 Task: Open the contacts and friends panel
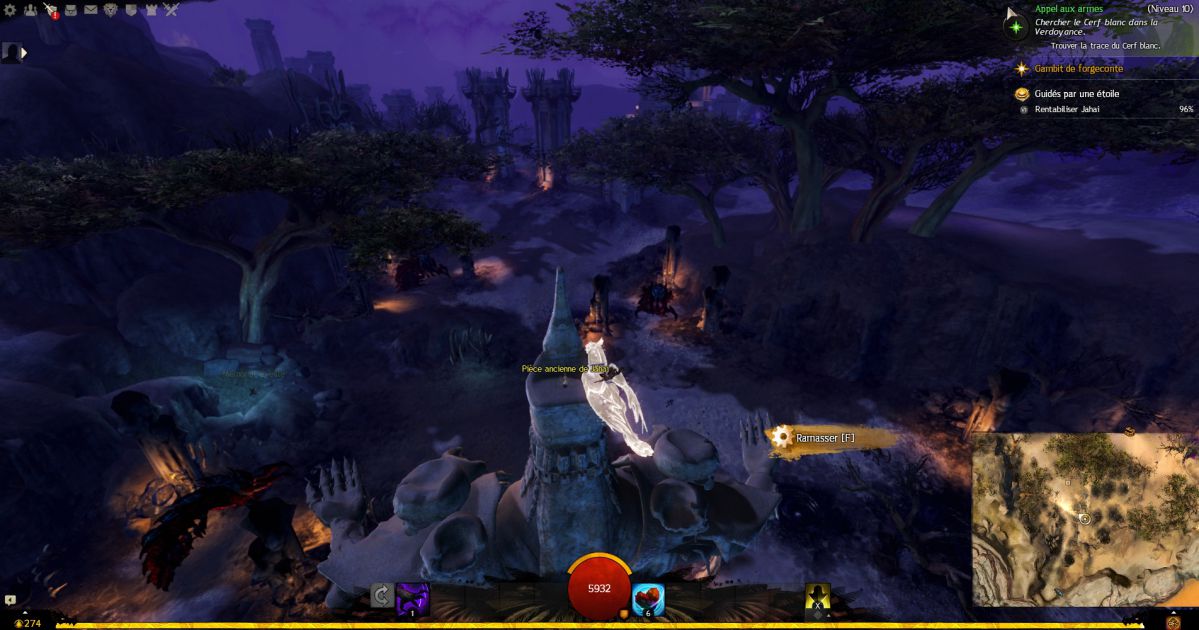tap(30, 10)
